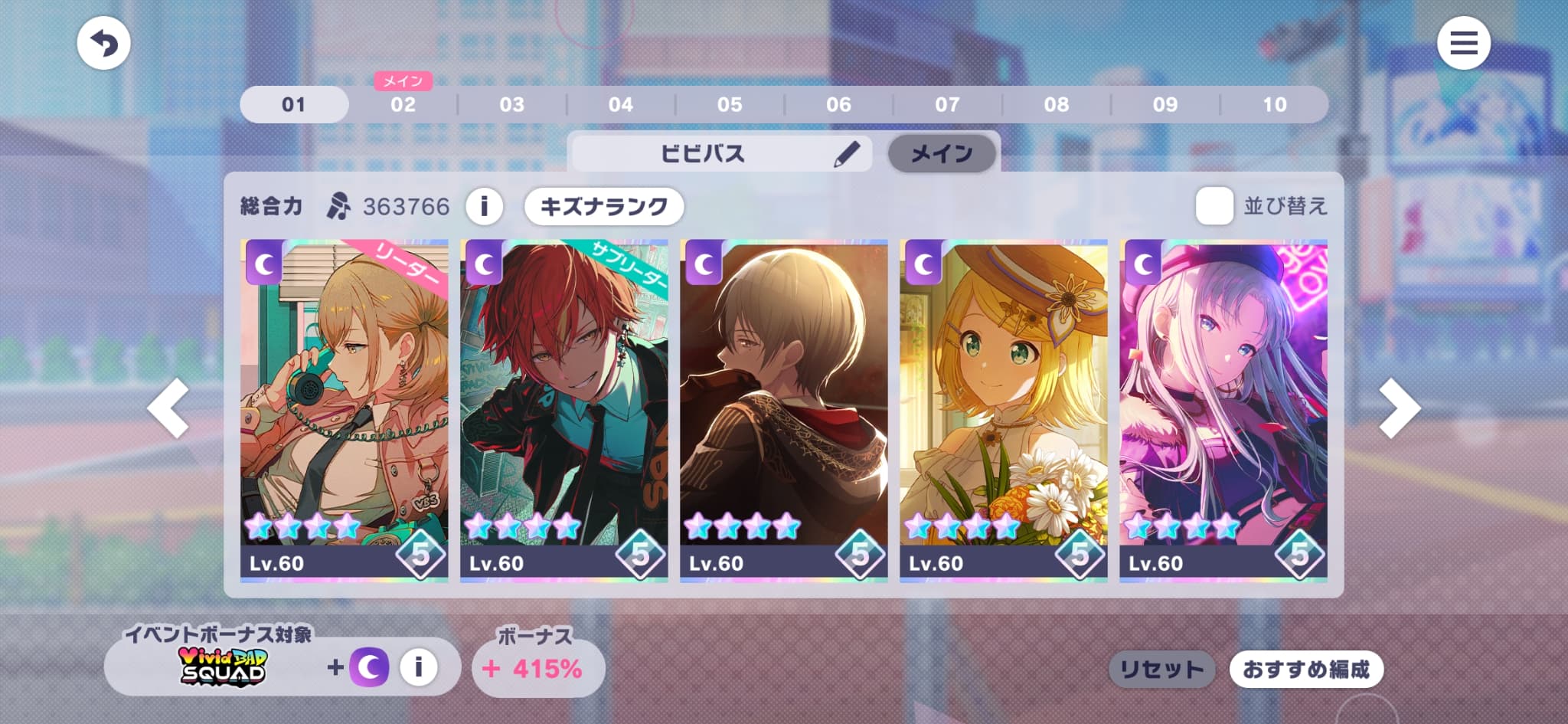Open the hamburger menu
The width and height of the screenshot is (1568, 724).
click(1463, 43)
